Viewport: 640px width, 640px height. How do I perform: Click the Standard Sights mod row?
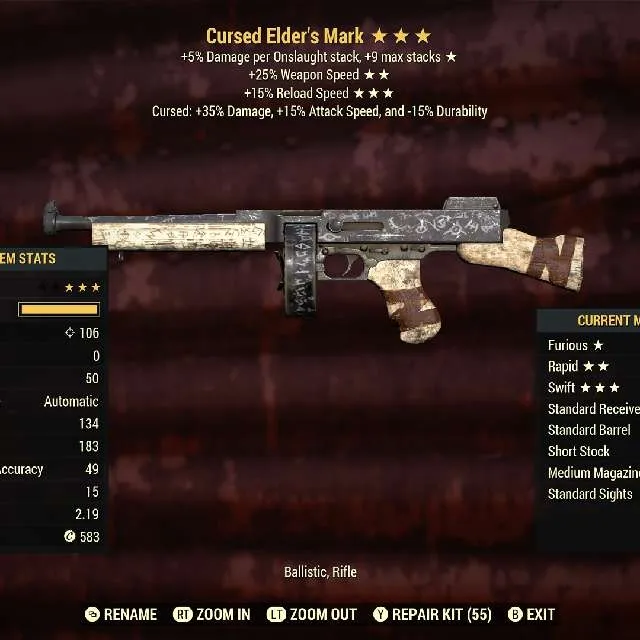[x=590, y=493]
